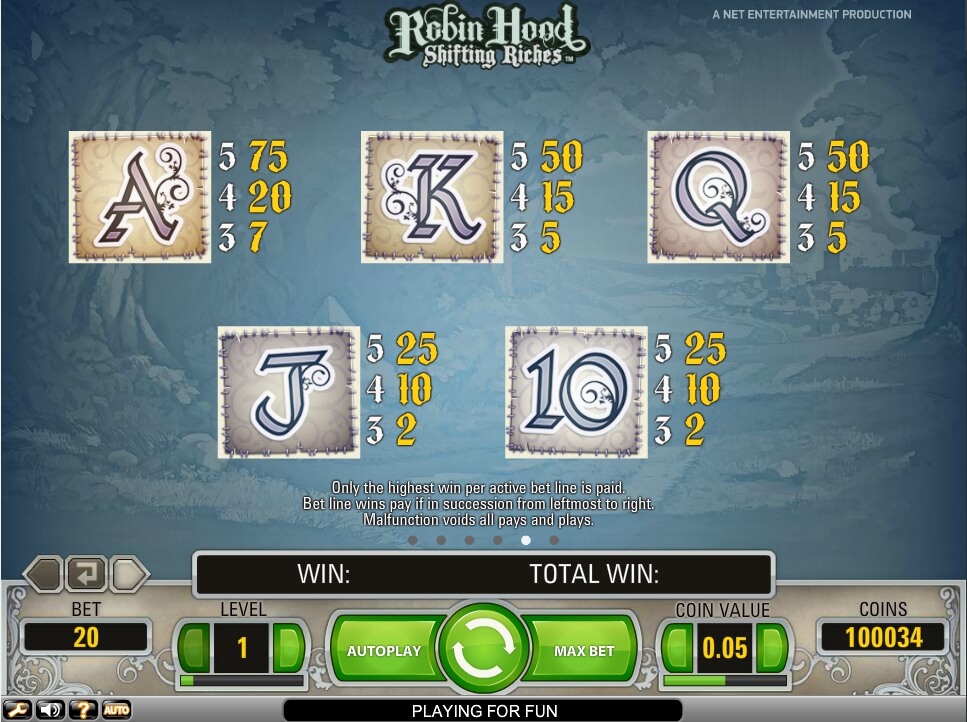Increase the bet level
Screen dimensions: 967x722
pos(288,648)
